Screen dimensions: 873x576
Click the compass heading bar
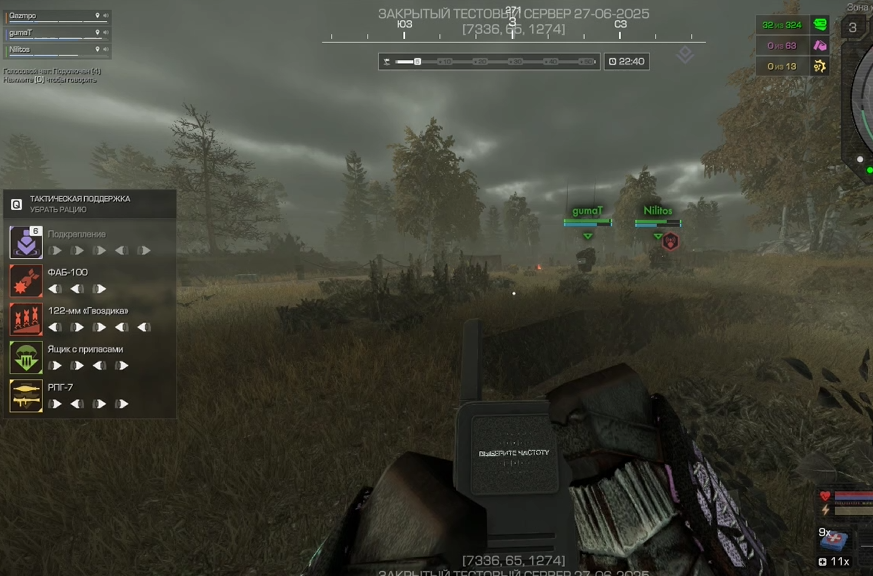point(513,30)
